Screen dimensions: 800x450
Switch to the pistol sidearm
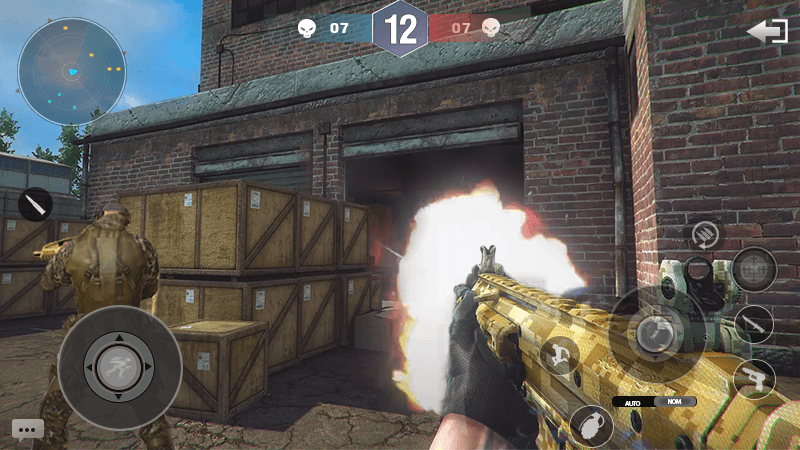(754, 378)
